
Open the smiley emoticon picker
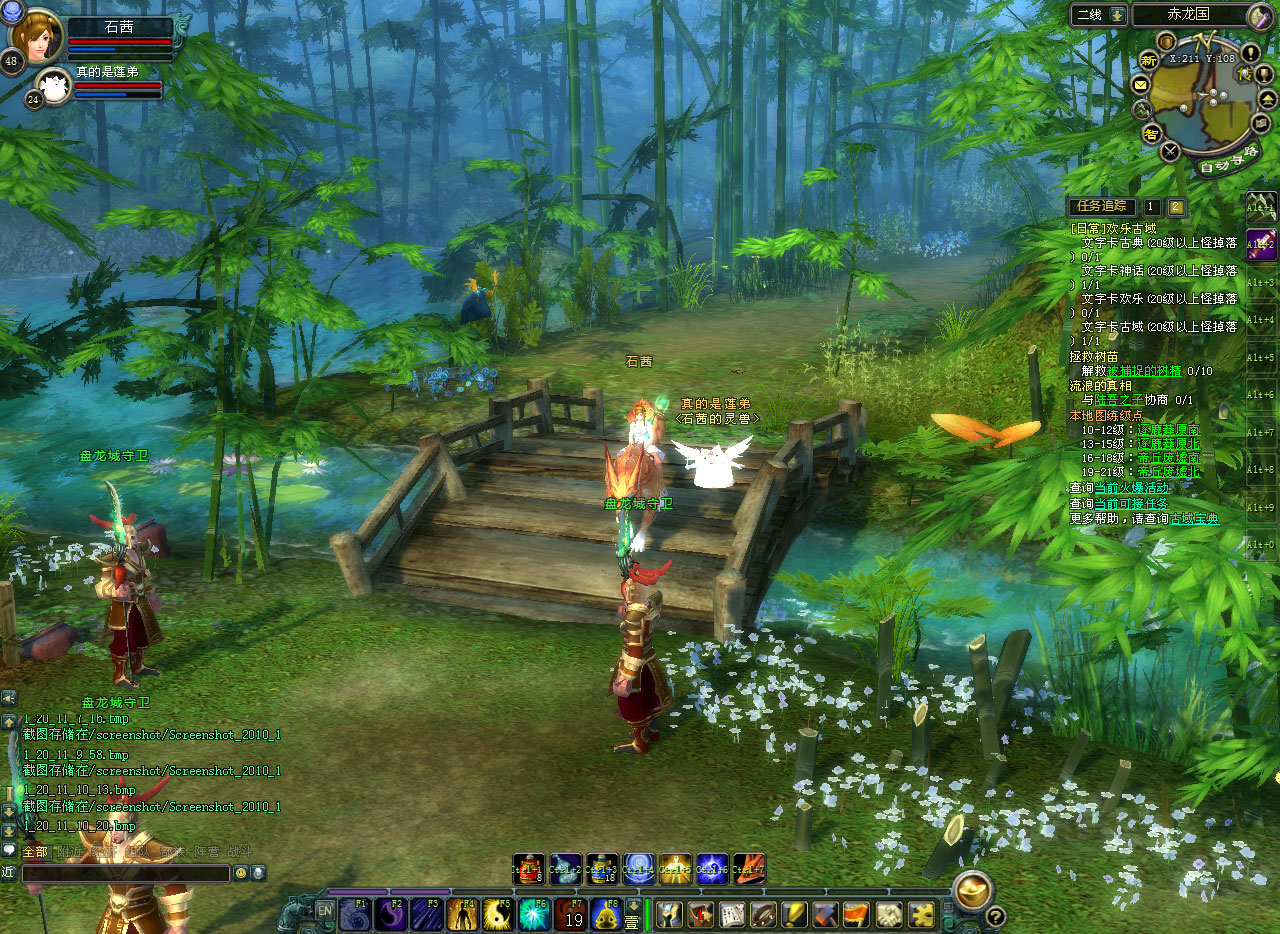241,873
